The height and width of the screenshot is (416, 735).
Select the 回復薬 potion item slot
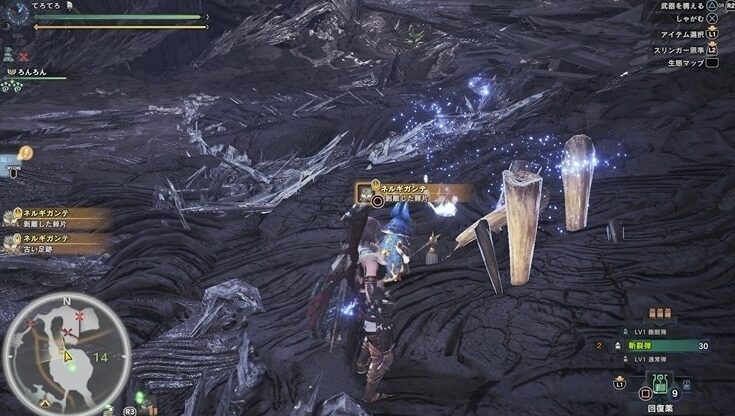[660, 383]
